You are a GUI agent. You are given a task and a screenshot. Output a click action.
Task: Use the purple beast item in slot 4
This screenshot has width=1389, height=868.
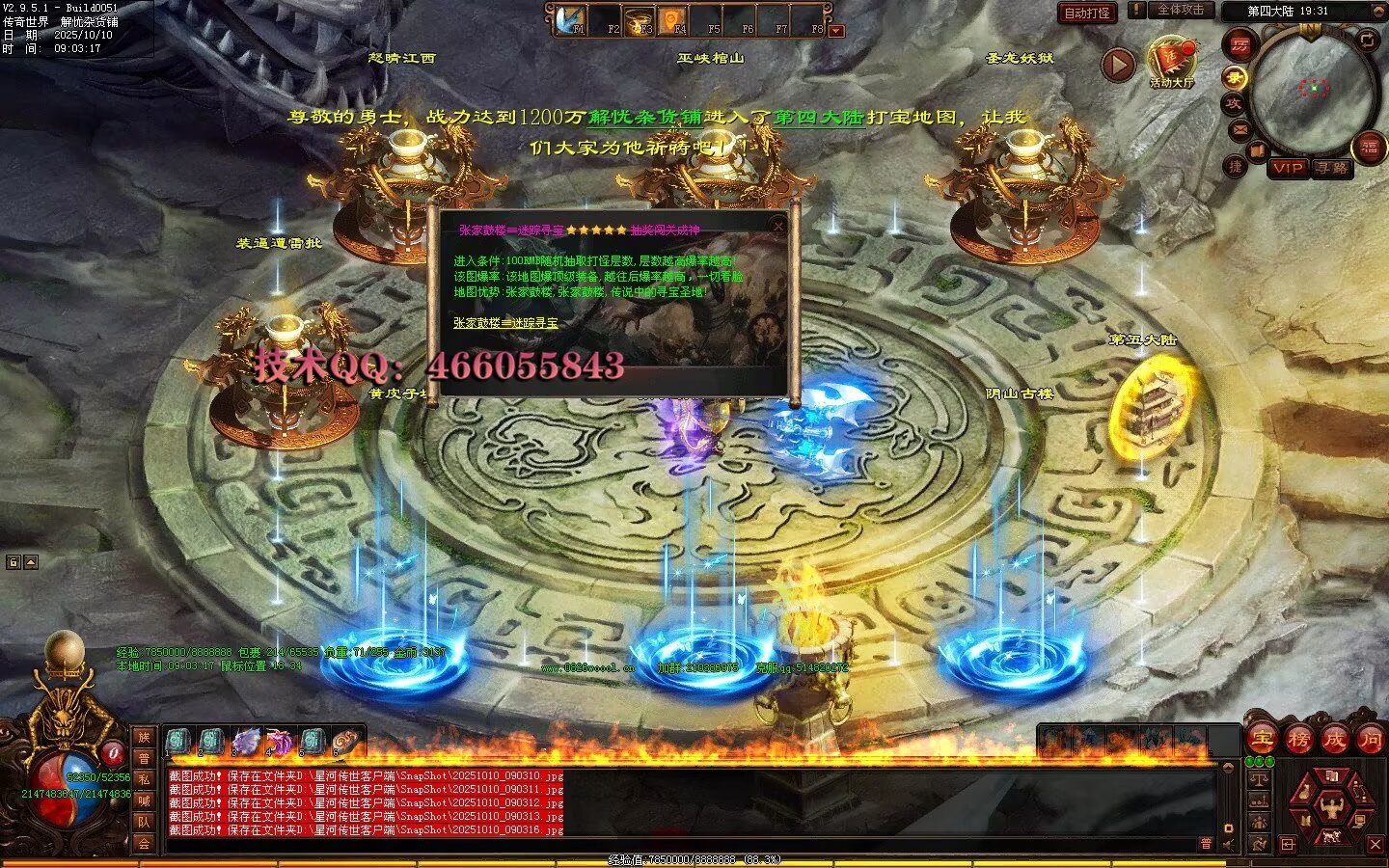[280, 741]
